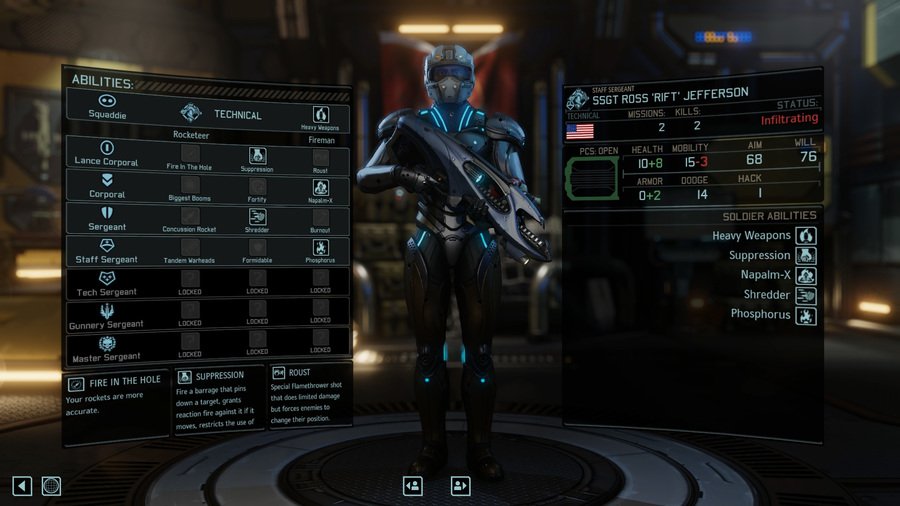The width and height of the screenshot is (900, 506).
Task: Switch to the previous soldier
Action: click(x=412, y=486)
